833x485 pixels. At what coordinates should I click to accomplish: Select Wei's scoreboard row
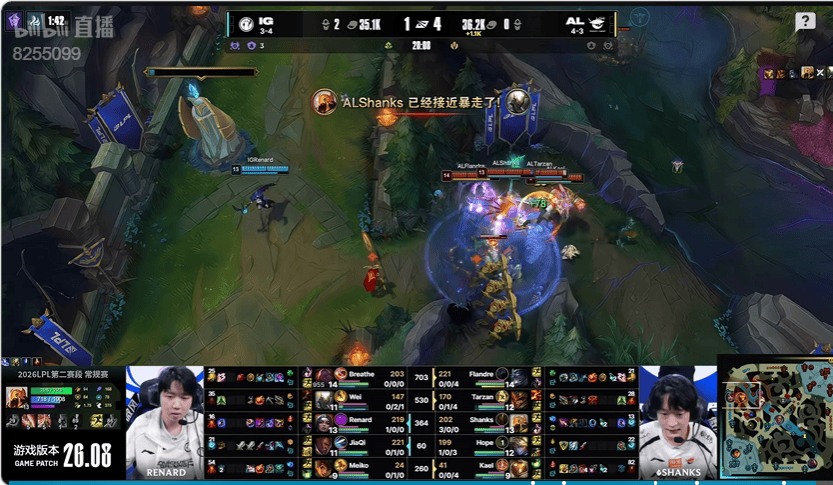pyautogui.click(x=359, y=398)
